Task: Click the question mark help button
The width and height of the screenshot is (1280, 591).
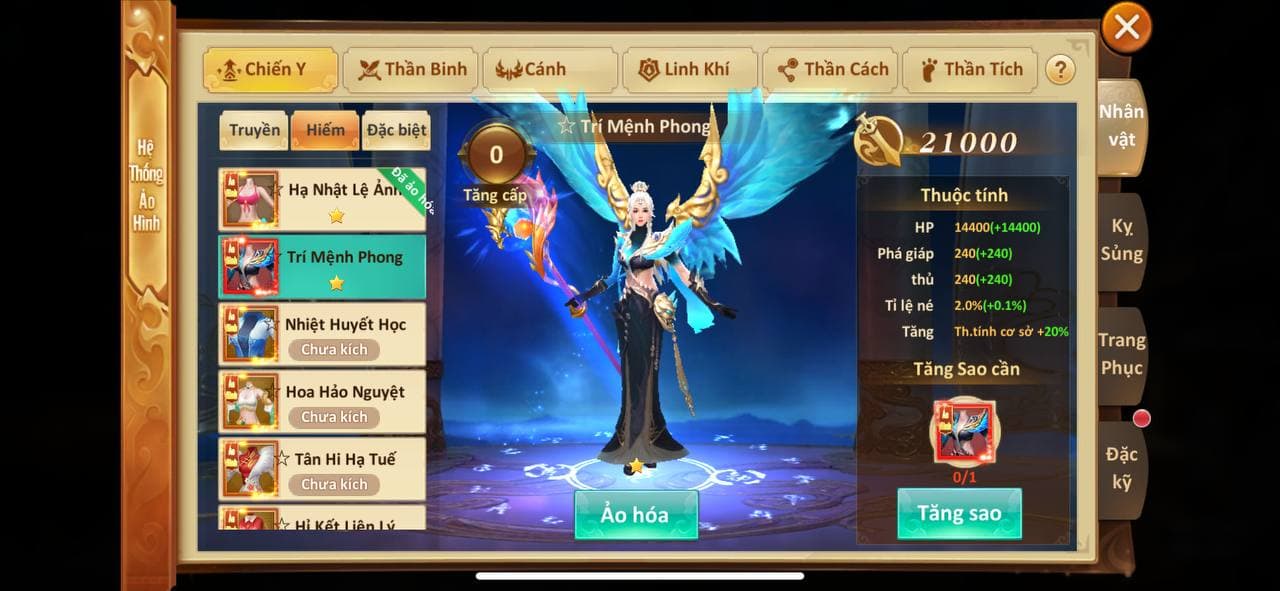Action: point(1059,70)
